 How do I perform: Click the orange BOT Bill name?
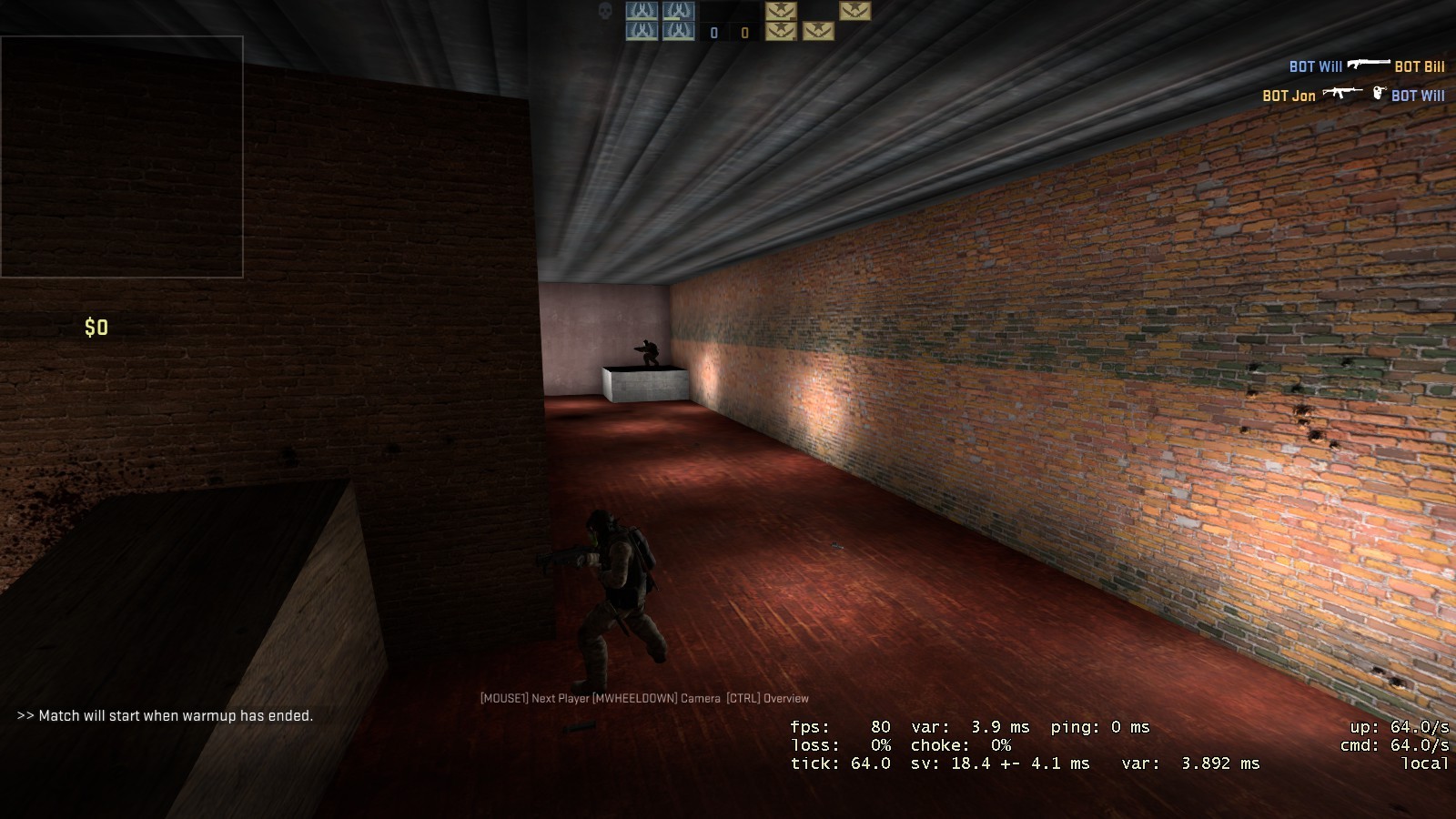pos(1420,66)
